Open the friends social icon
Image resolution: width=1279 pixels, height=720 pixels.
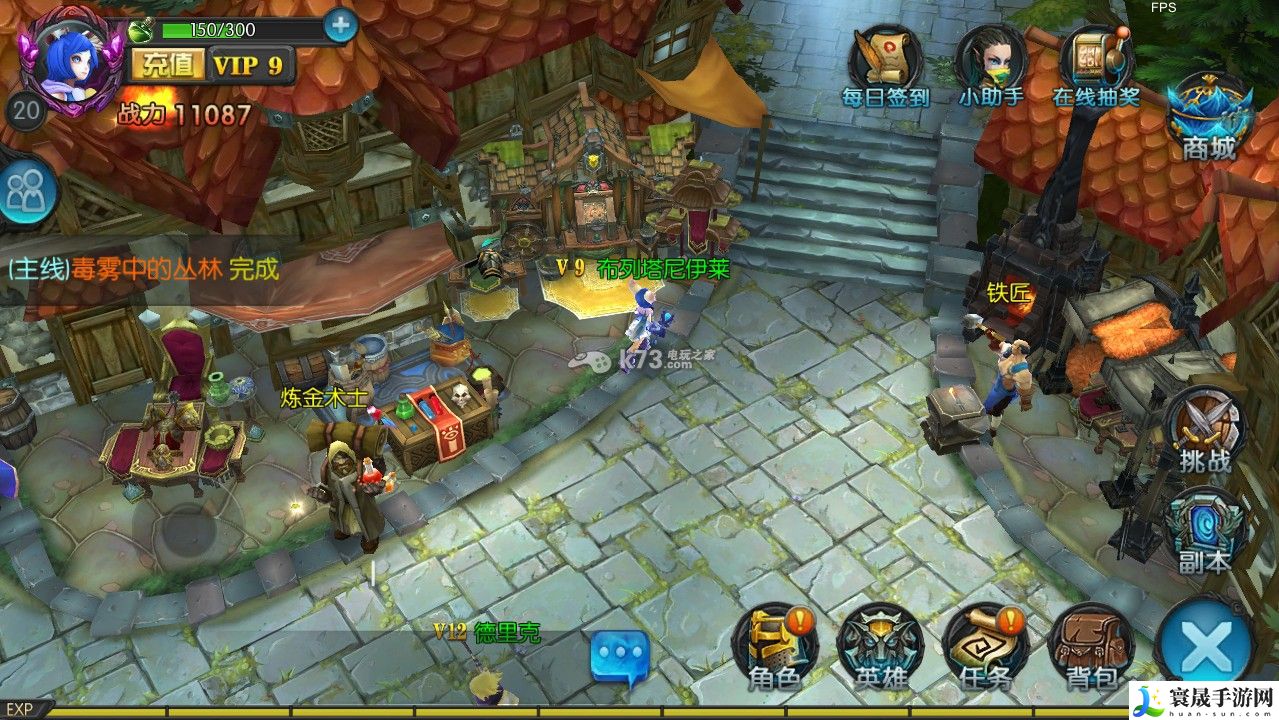click(x=26, y=189)
